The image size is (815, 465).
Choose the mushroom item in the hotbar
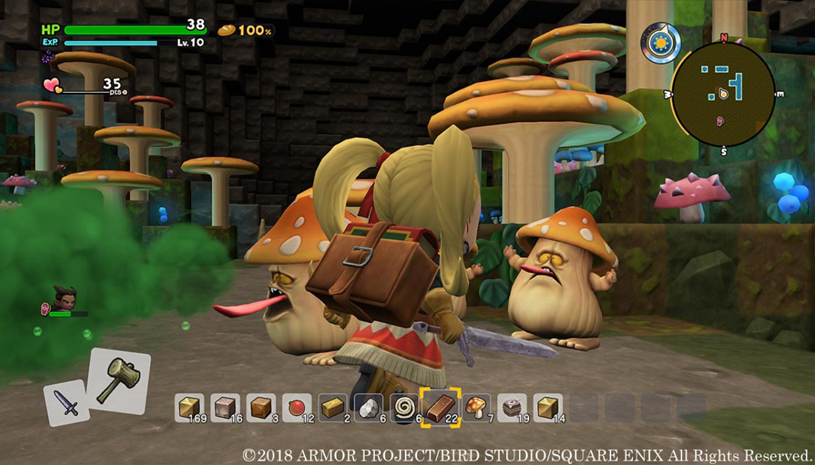pyautogui.click(x=476, y=407)
